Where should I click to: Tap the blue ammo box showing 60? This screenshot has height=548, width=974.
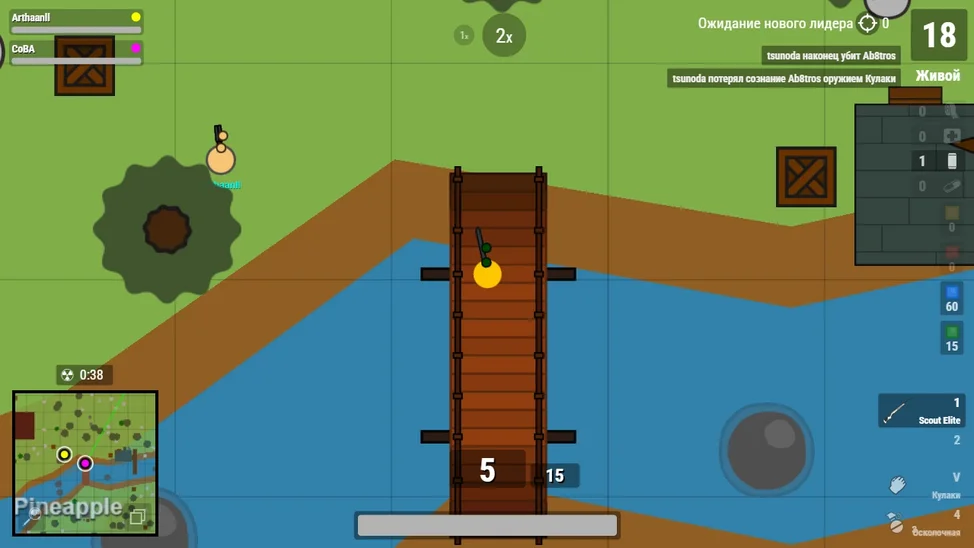coord(951,299)
